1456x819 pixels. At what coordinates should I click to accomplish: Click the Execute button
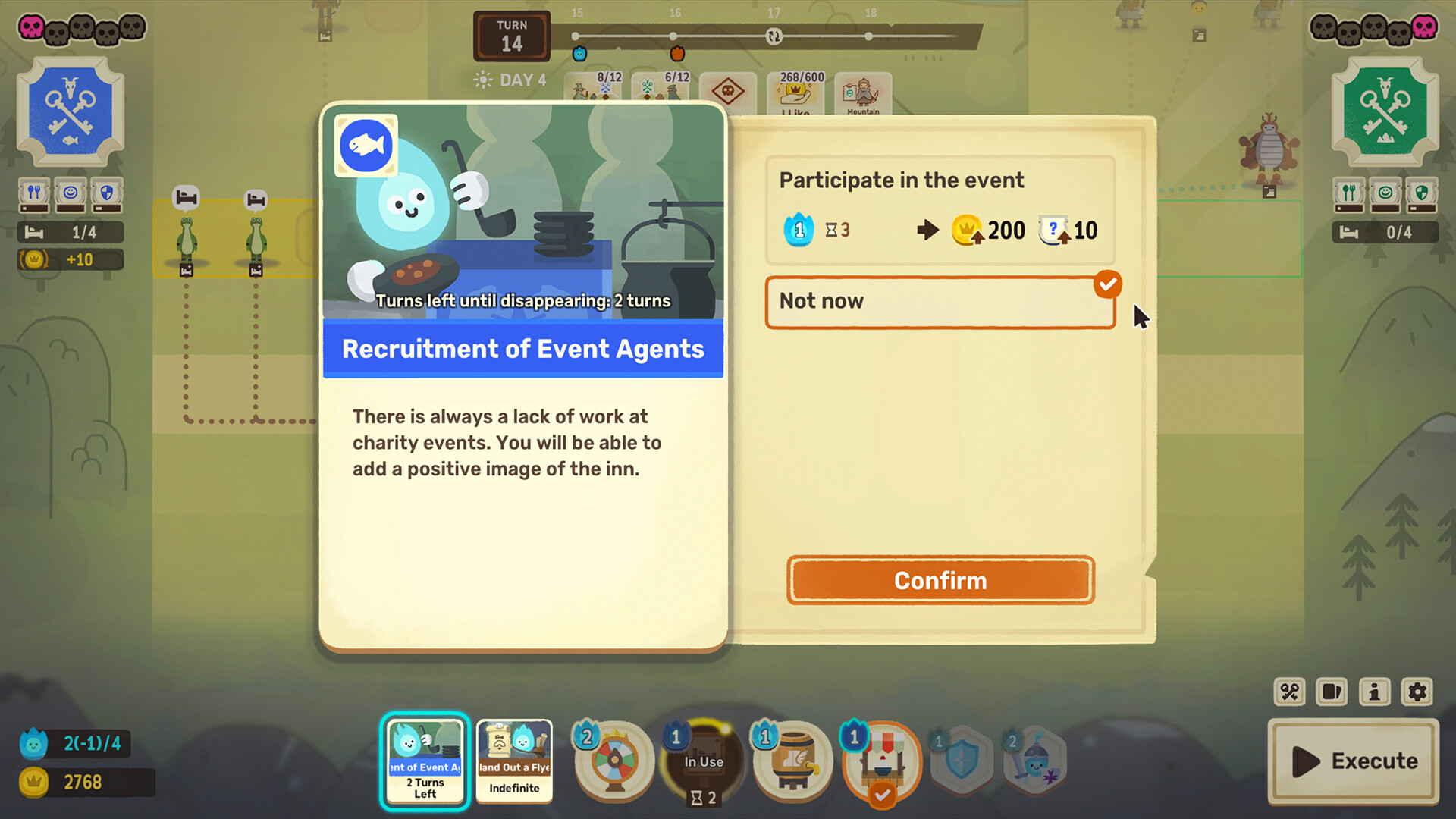click(x=1353, y=761)
